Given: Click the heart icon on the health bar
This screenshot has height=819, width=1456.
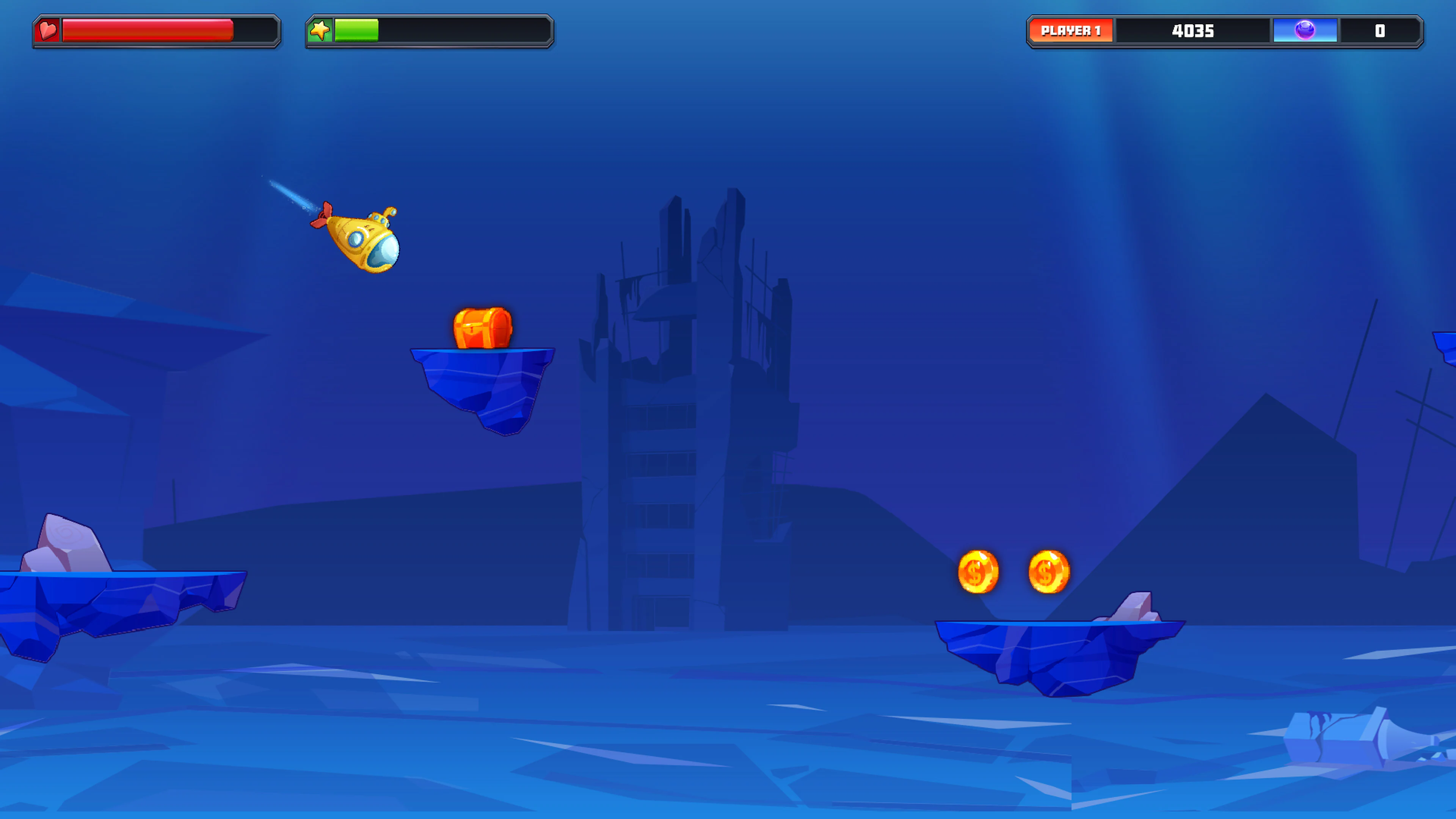Looking at the screenshot, I should pos(48,31).
